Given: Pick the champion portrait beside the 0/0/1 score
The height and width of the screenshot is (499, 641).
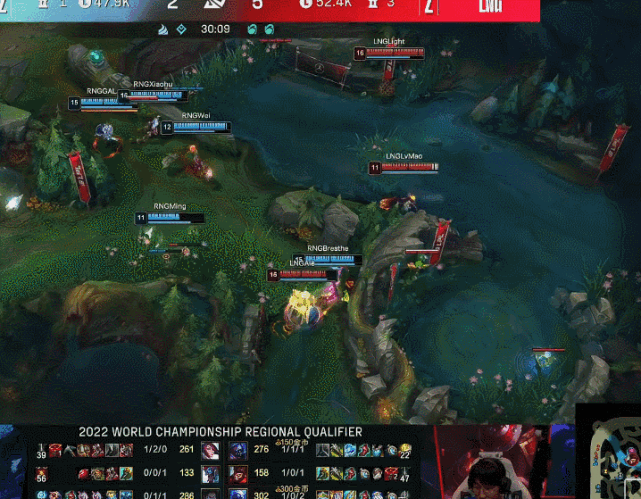Looking at the screenshot, I should click(211, 473).
